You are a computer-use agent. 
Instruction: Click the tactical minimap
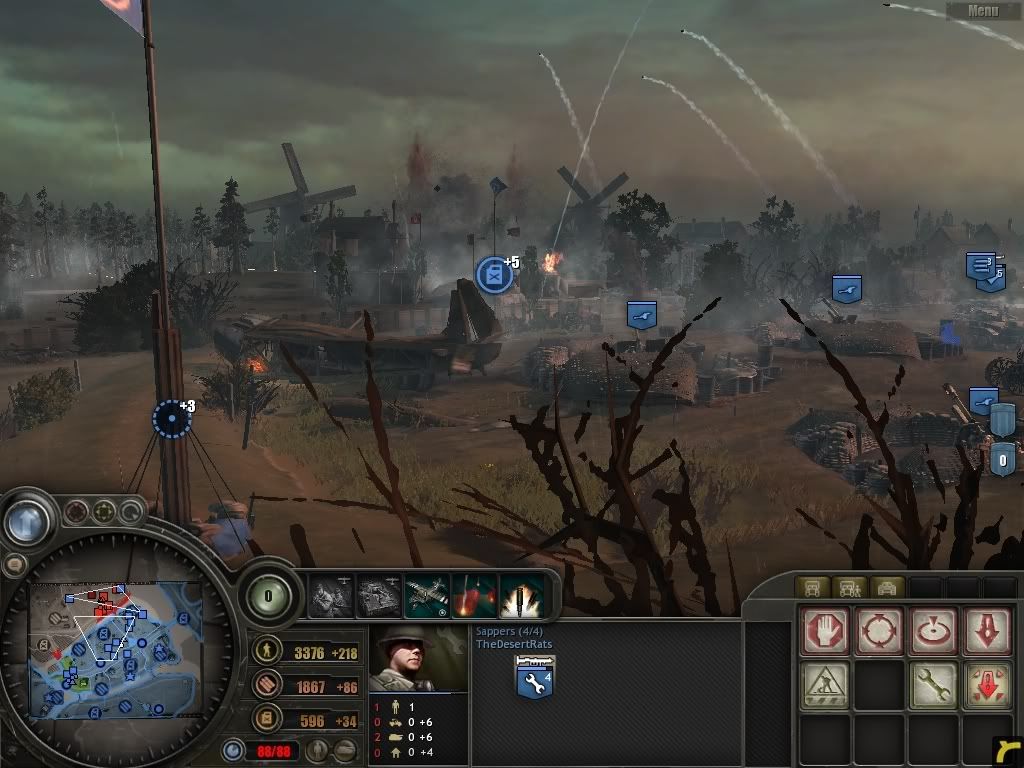coord(114,650)
